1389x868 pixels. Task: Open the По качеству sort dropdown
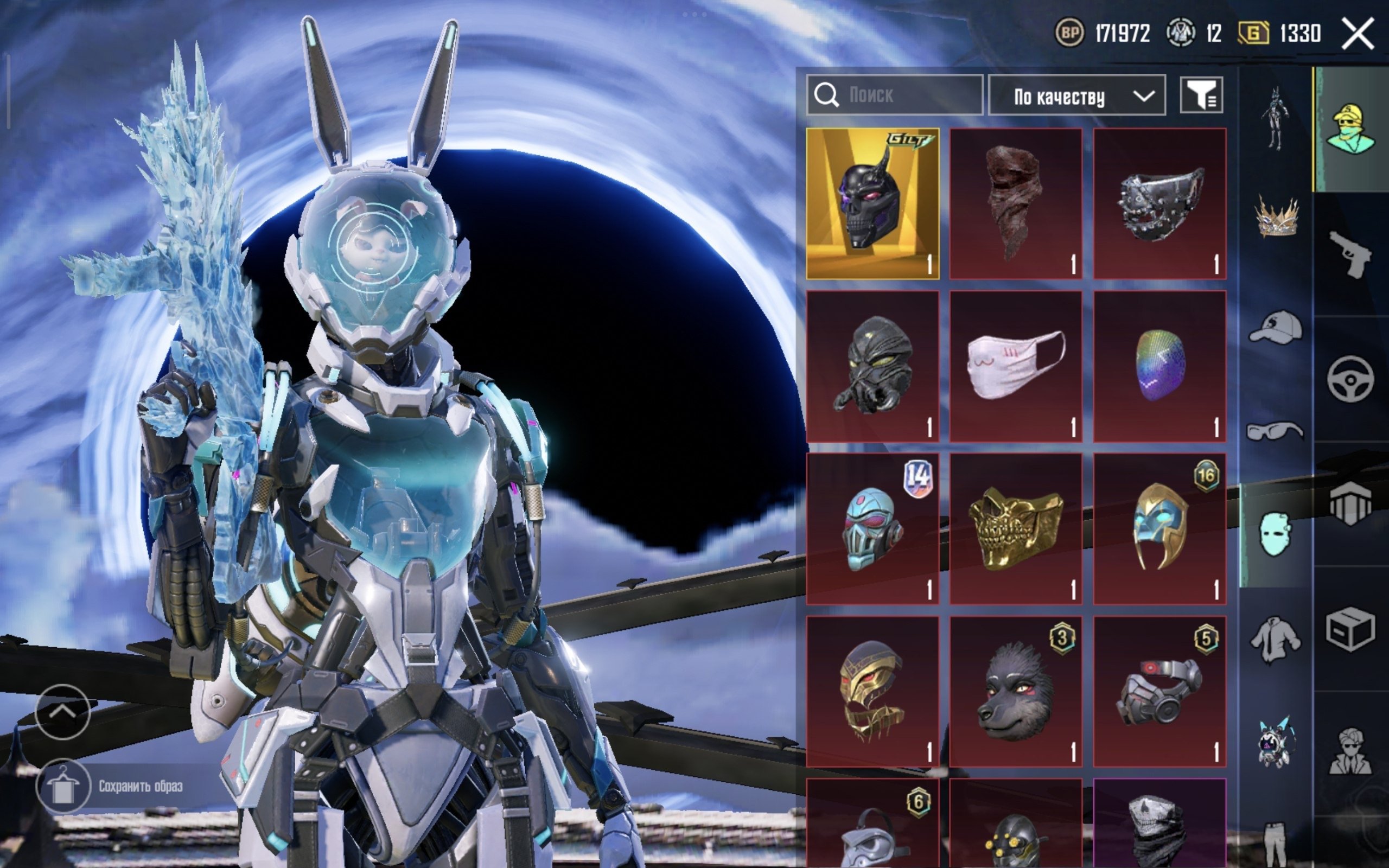pos(1077,96)
